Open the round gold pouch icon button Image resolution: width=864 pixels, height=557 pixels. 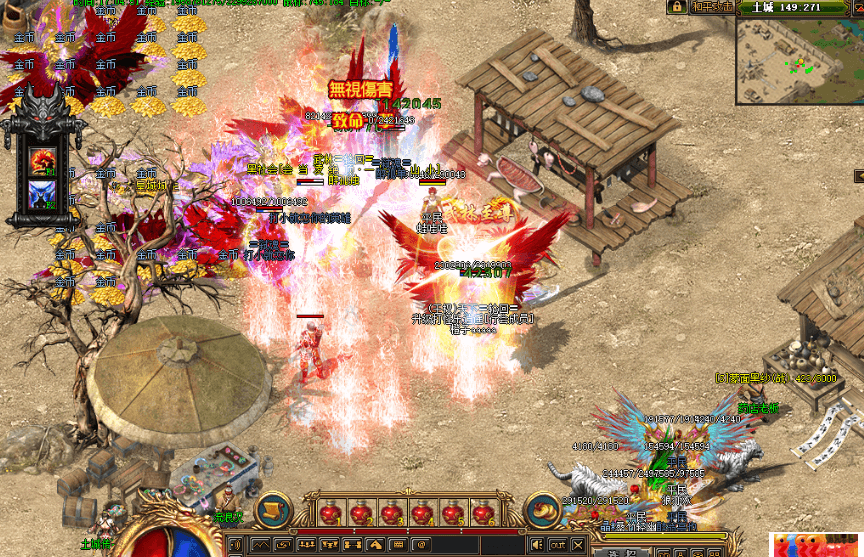(x=542, y=510)
